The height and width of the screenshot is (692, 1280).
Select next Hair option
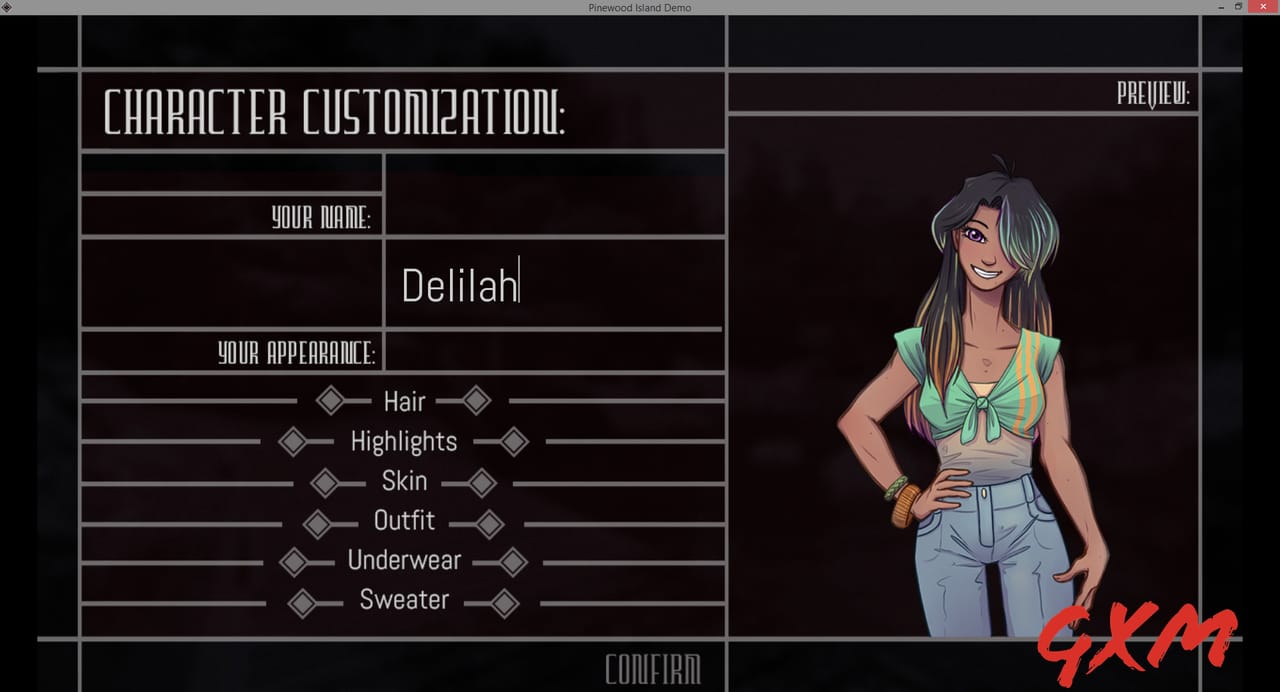coord(477,401)
